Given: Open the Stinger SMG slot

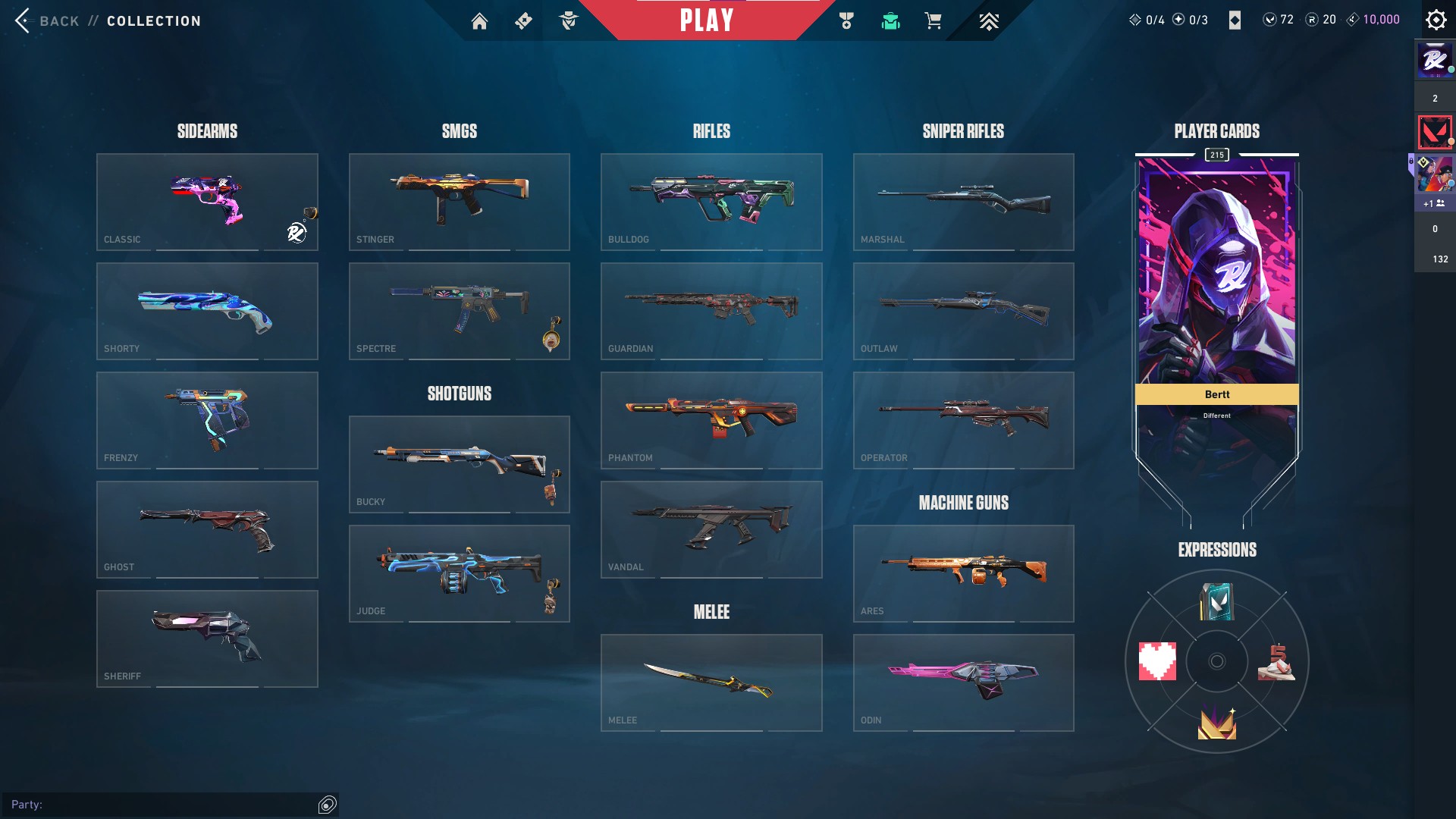Looking at the screenshot, I should tap(459, 202).
